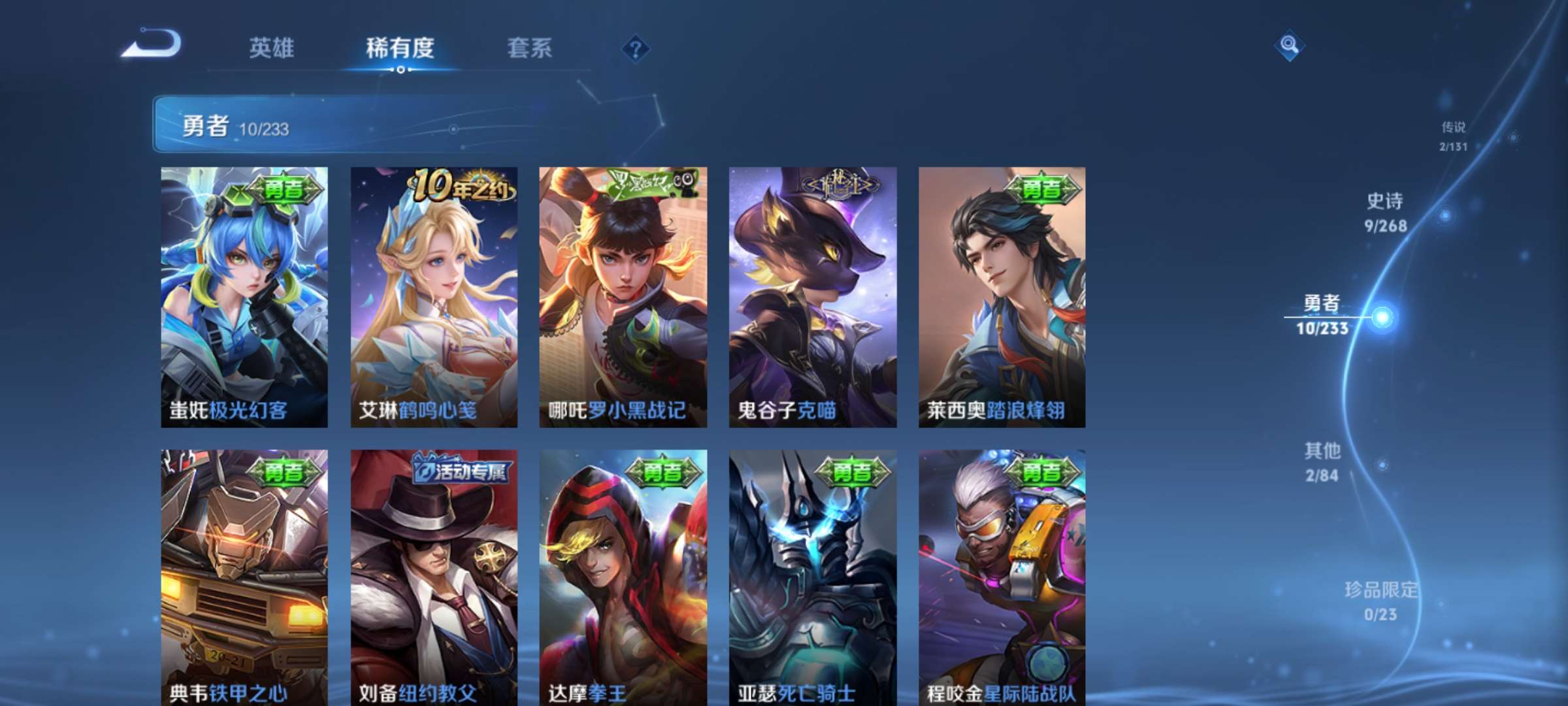The image size is (1568, 706).
Task: Switch to the 英雄 tab
Action: click(x=272, y=48)
